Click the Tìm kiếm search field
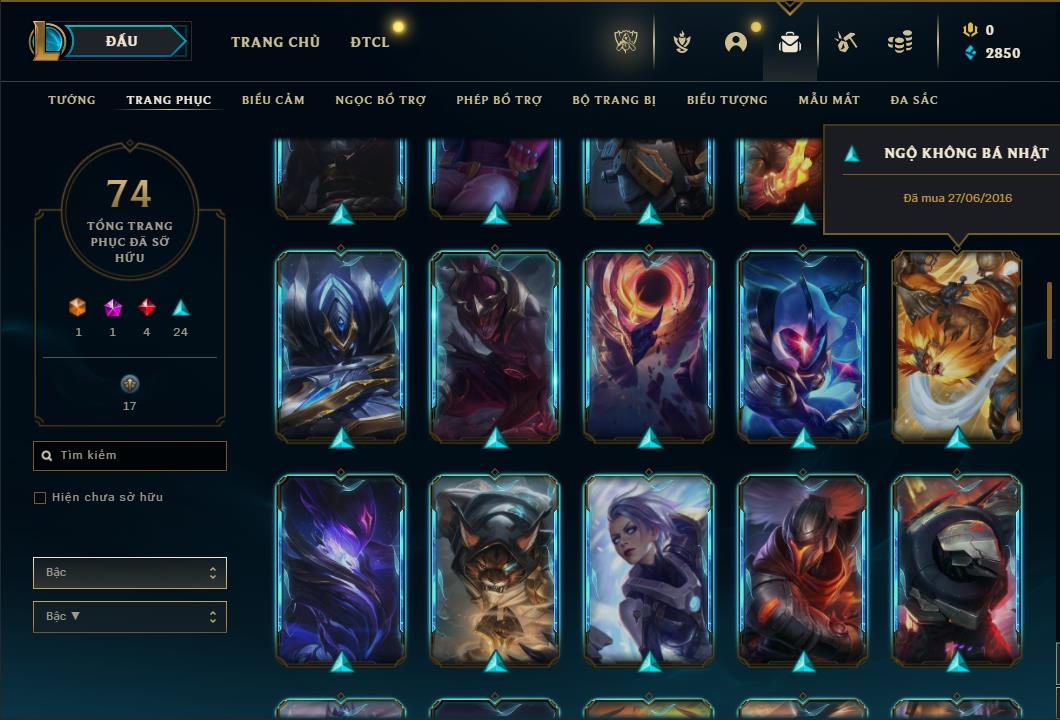Image resolution: width=1060 pixels, height=720 pixels. (130, 456)
